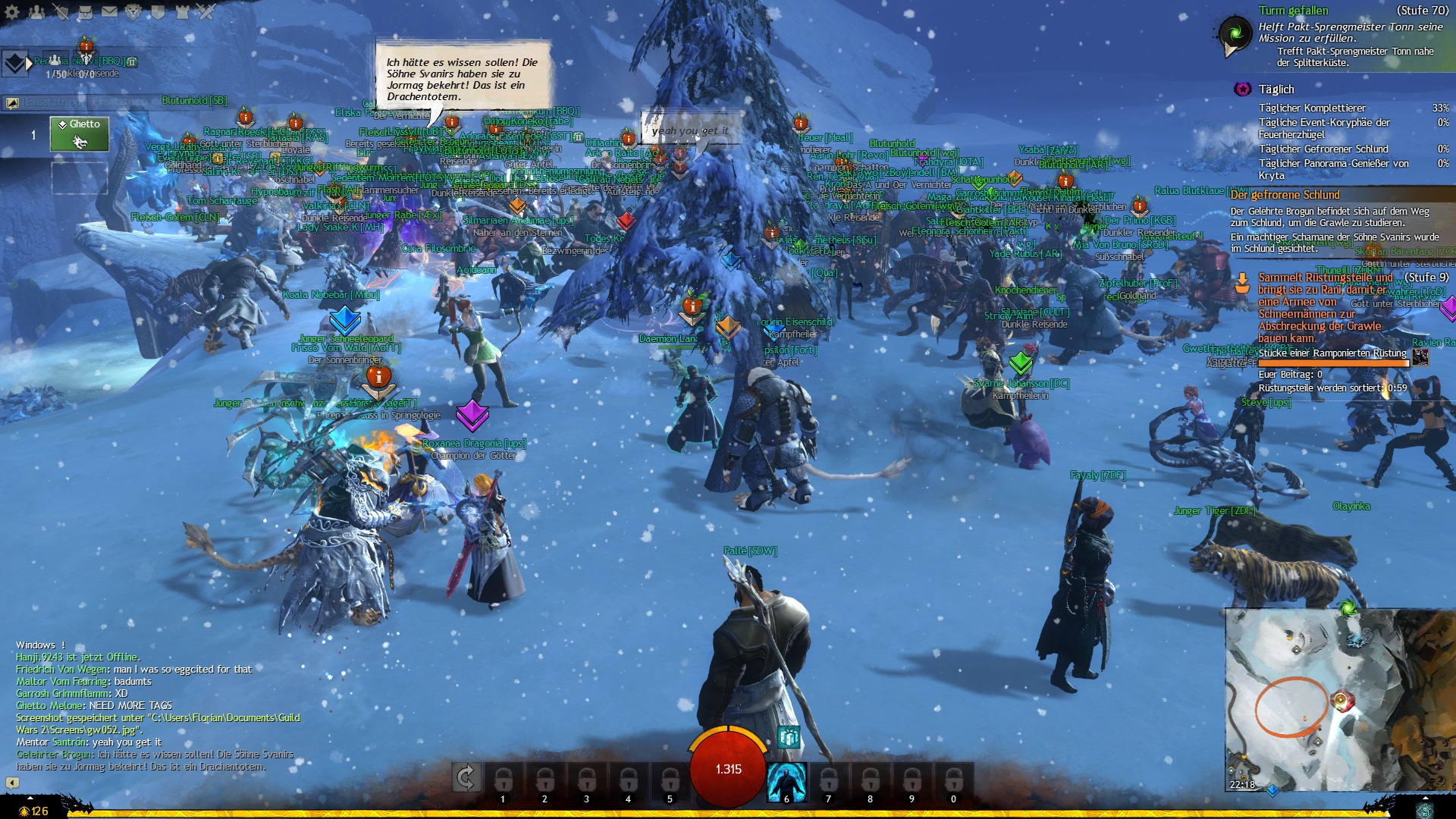The width and height of the screenshot is (1456, 819).
Task: Select the Turm gefallen story objective
Action: click(1293, 11)
